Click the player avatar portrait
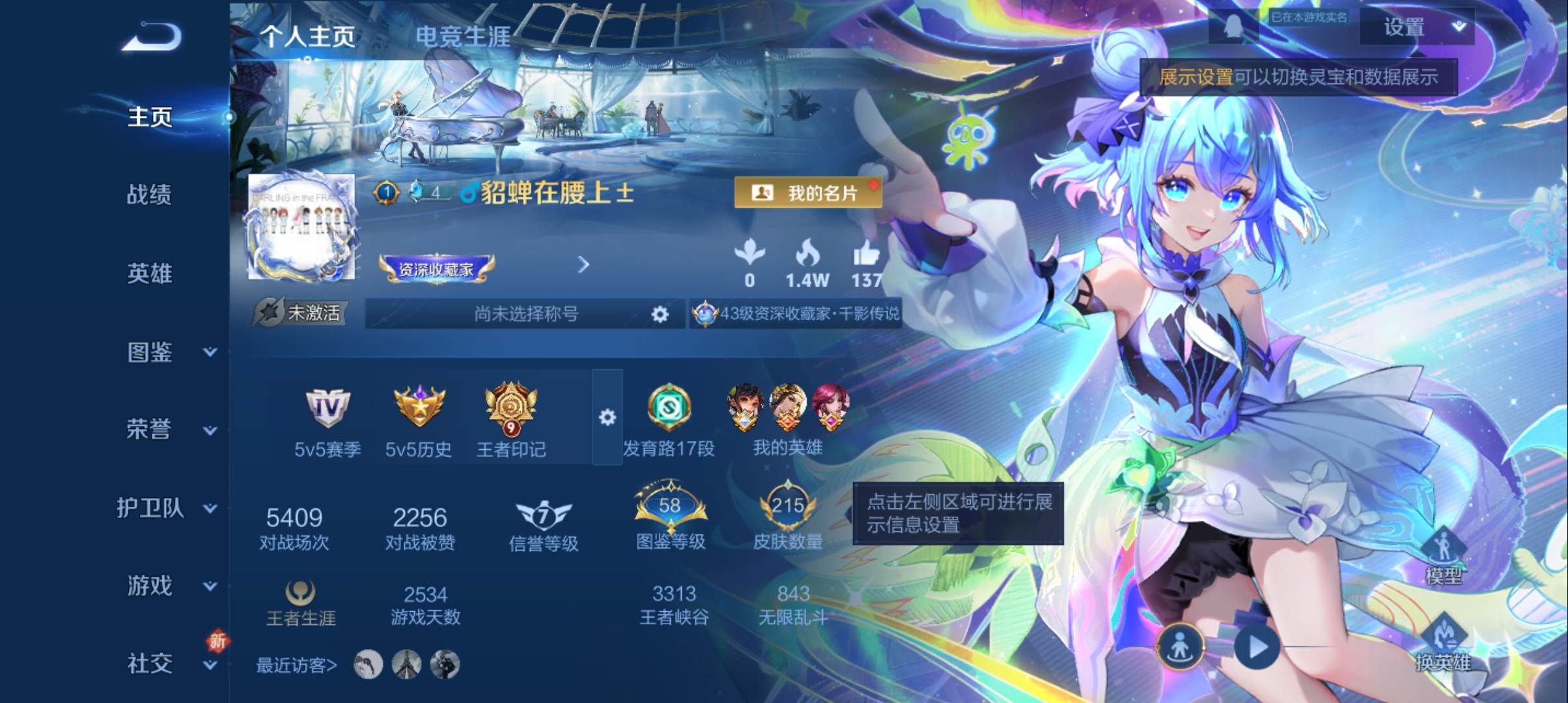 pos(301,227)
